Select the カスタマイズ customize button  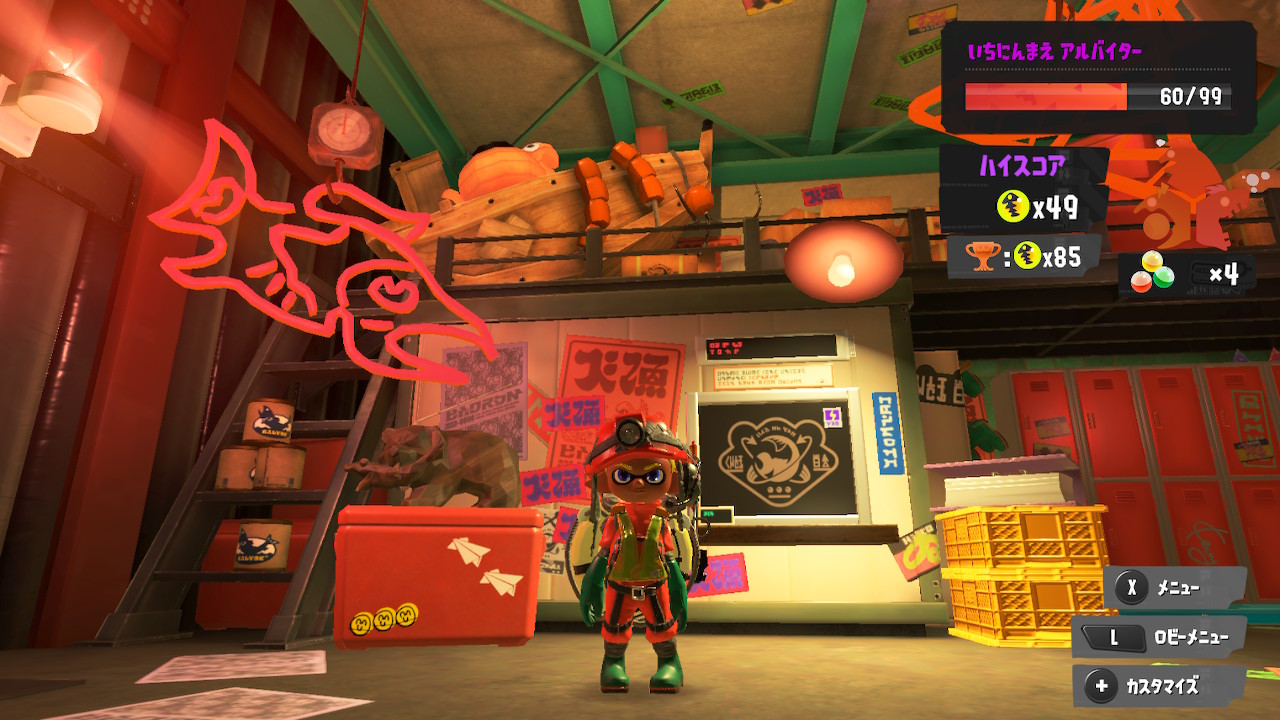[x=1158, y=686]
